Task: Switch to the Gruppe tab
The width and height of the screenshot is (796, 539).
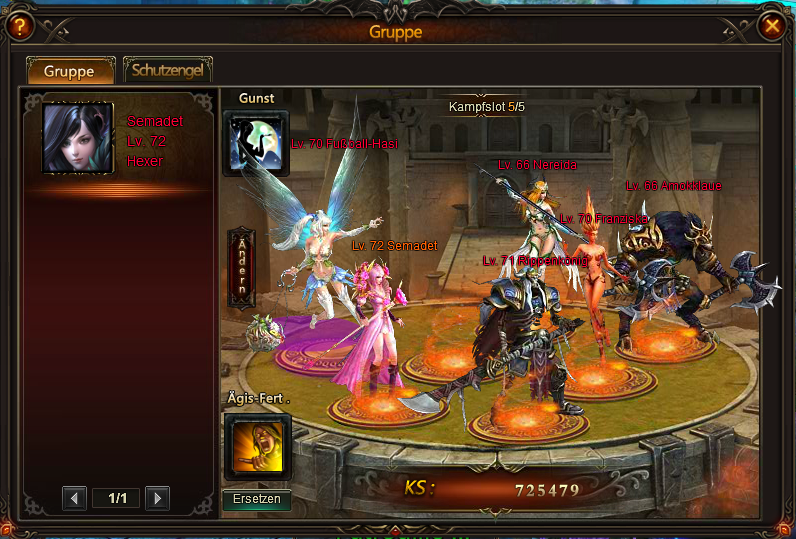Action: coord(69,71)
